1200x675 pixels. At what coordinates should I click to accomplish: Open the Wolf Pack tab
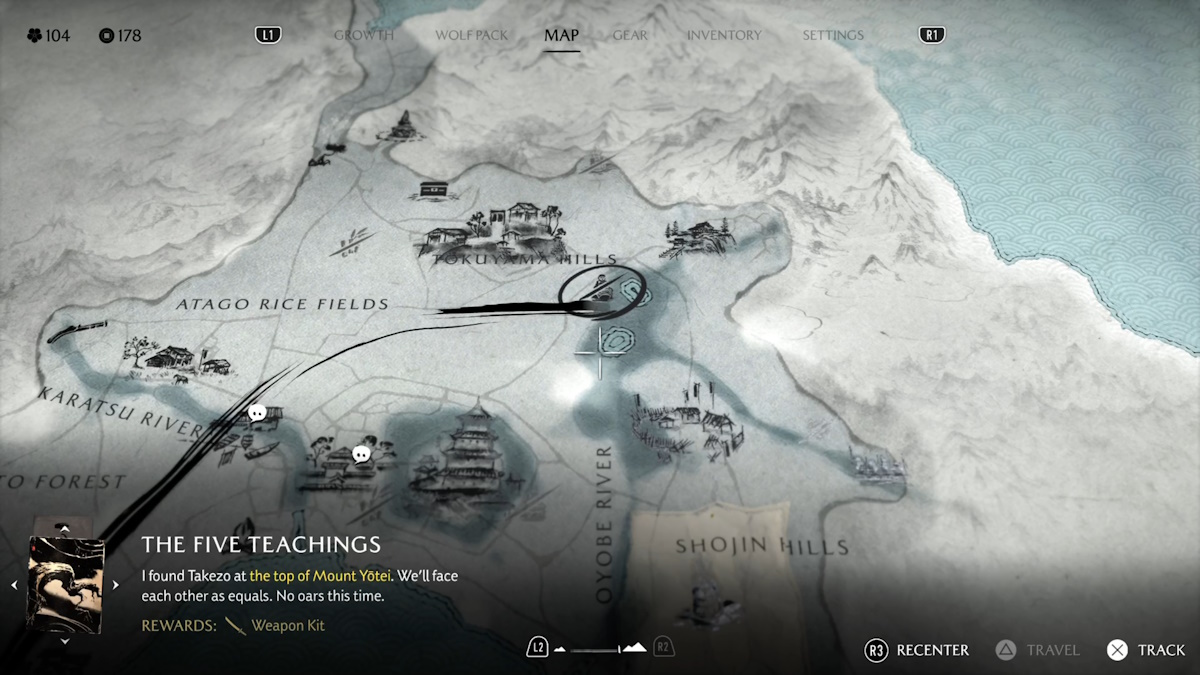[x=472, y=35]
